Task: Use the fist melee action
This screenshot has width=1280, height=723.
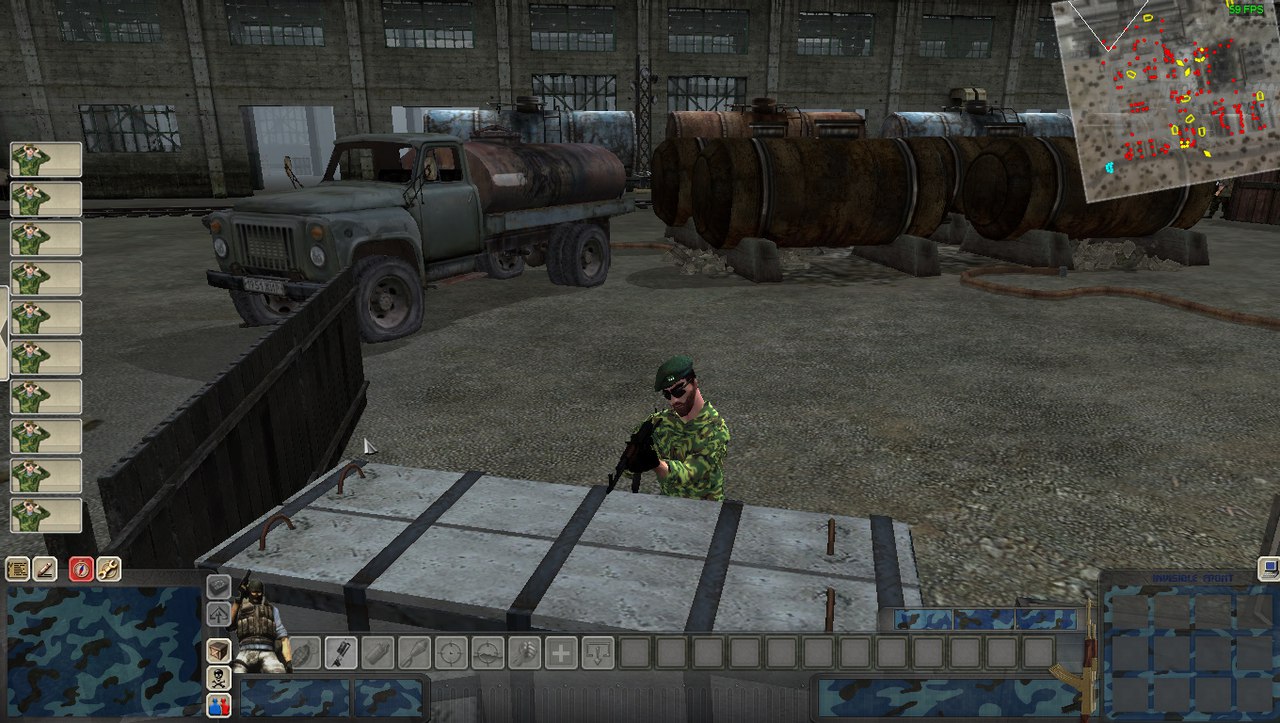Action: pos(523,653)
